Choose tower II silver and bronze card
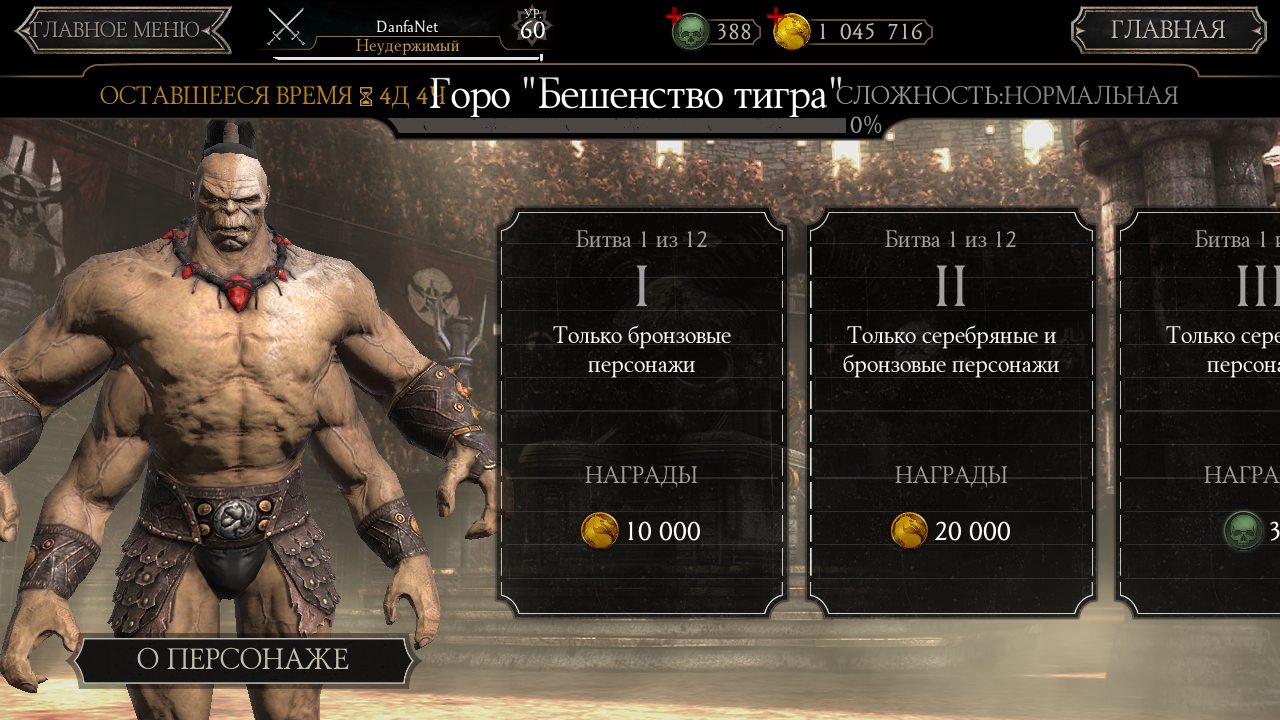The height and width of the screenshot is (720, 1280). coord(950,411)
